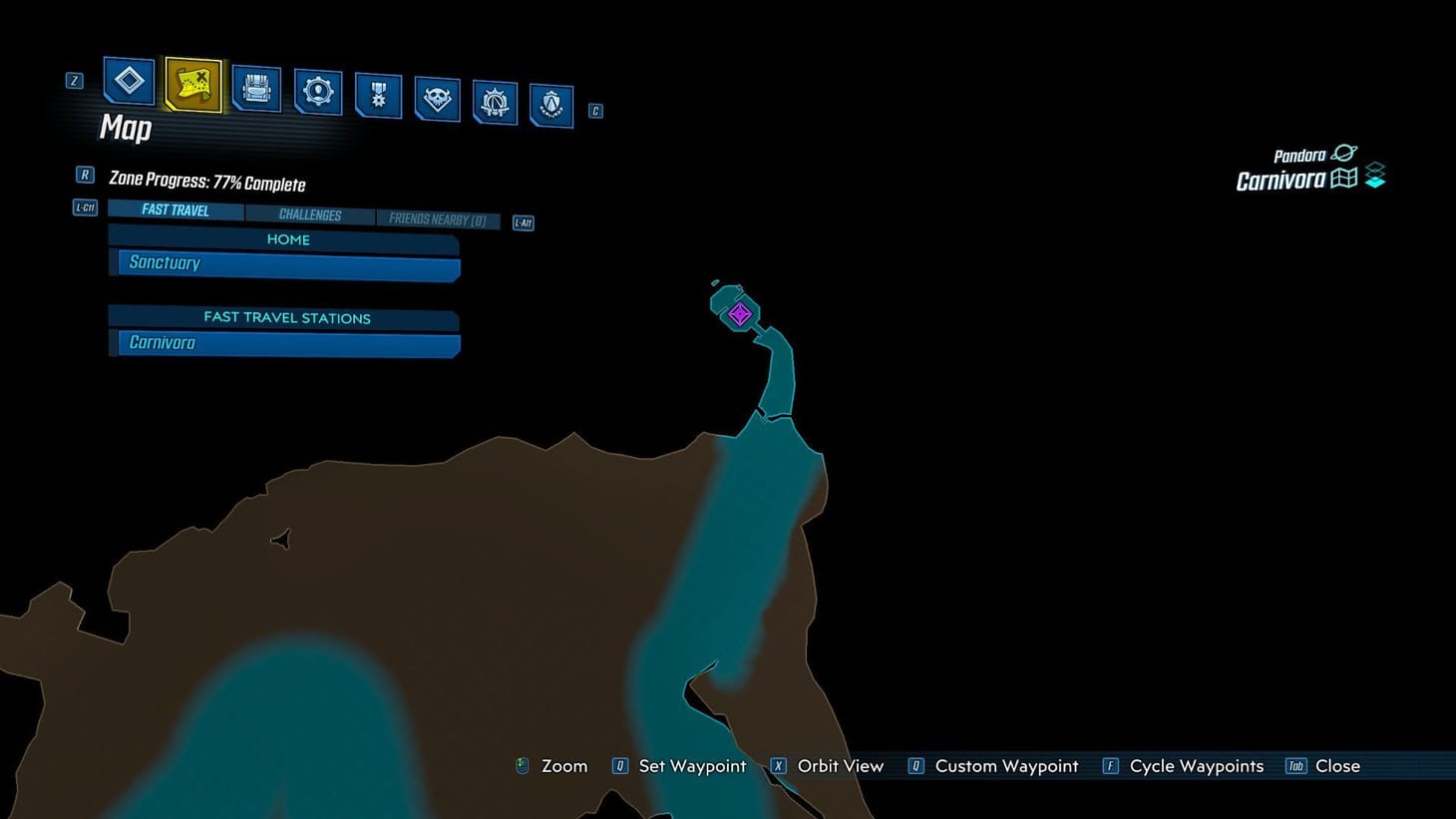1456x819 pixels.
Task: Select Carnivora under Fast Travel Stations
Action: 284,342
